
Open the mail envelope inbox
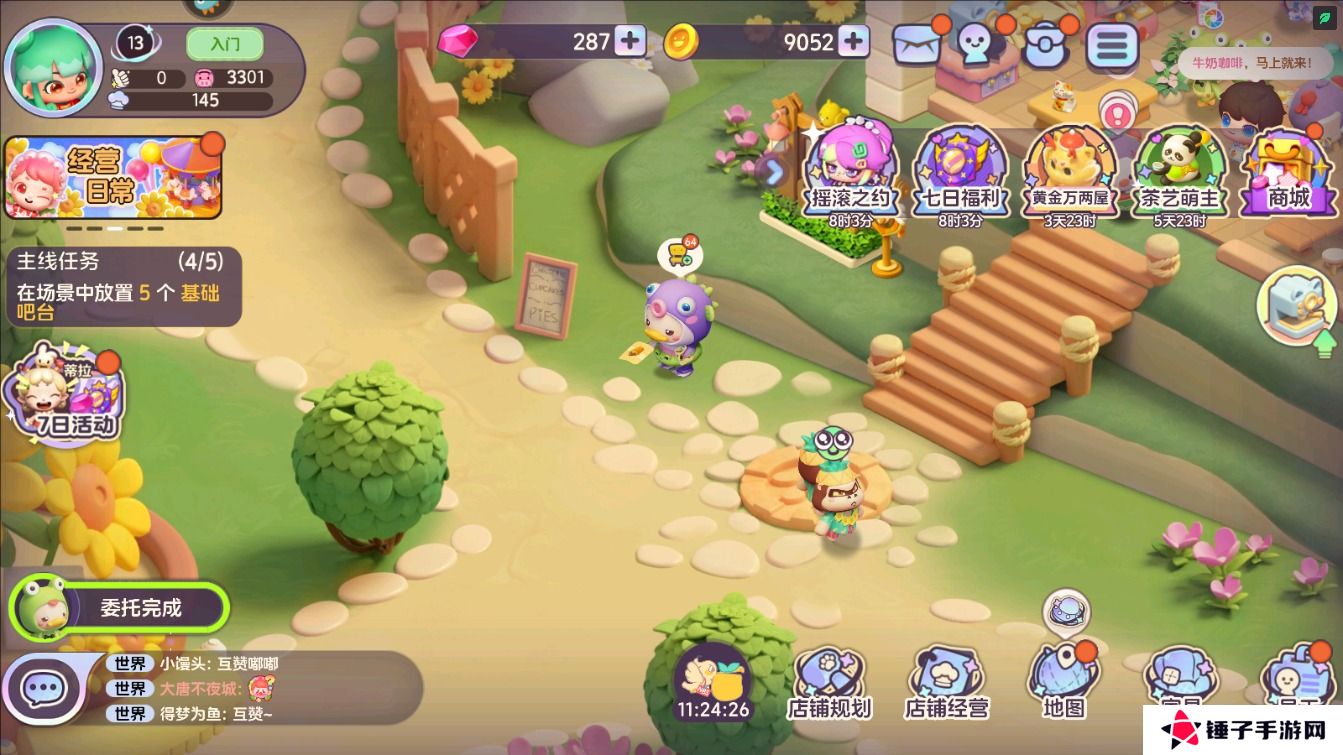(x=917, y=45)
